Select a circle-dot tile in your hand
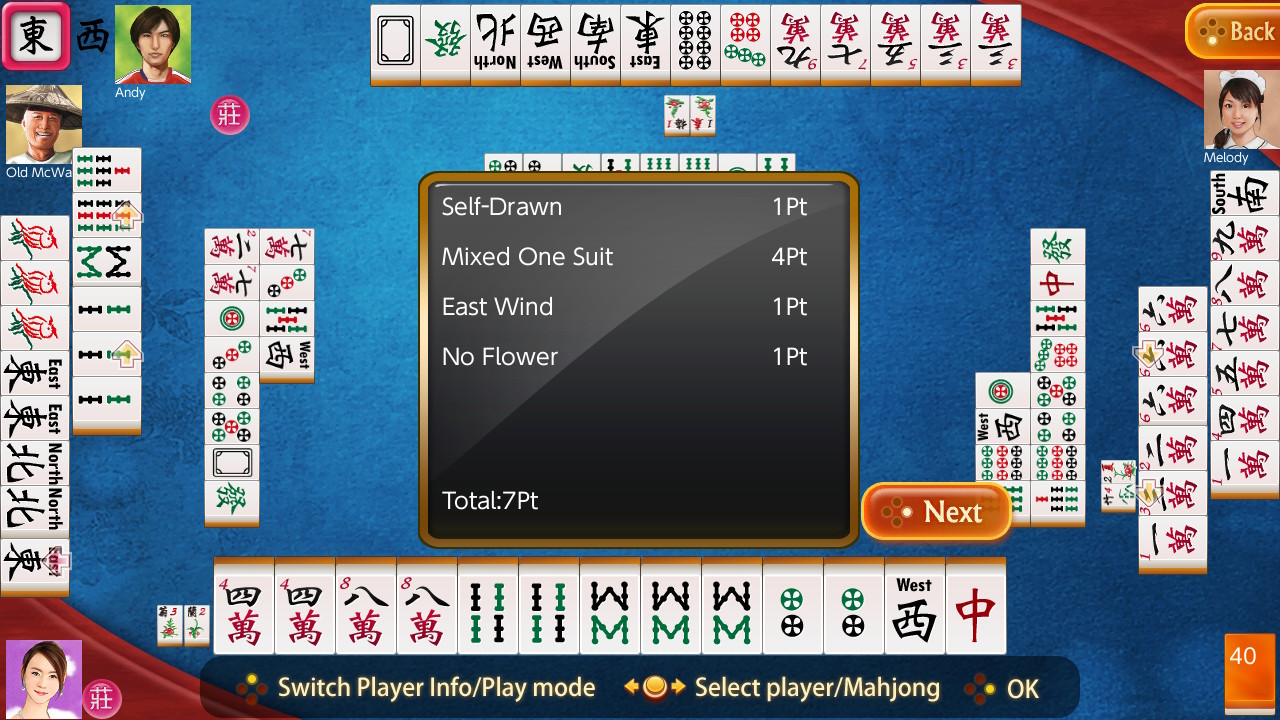 [x=792, y=608]
